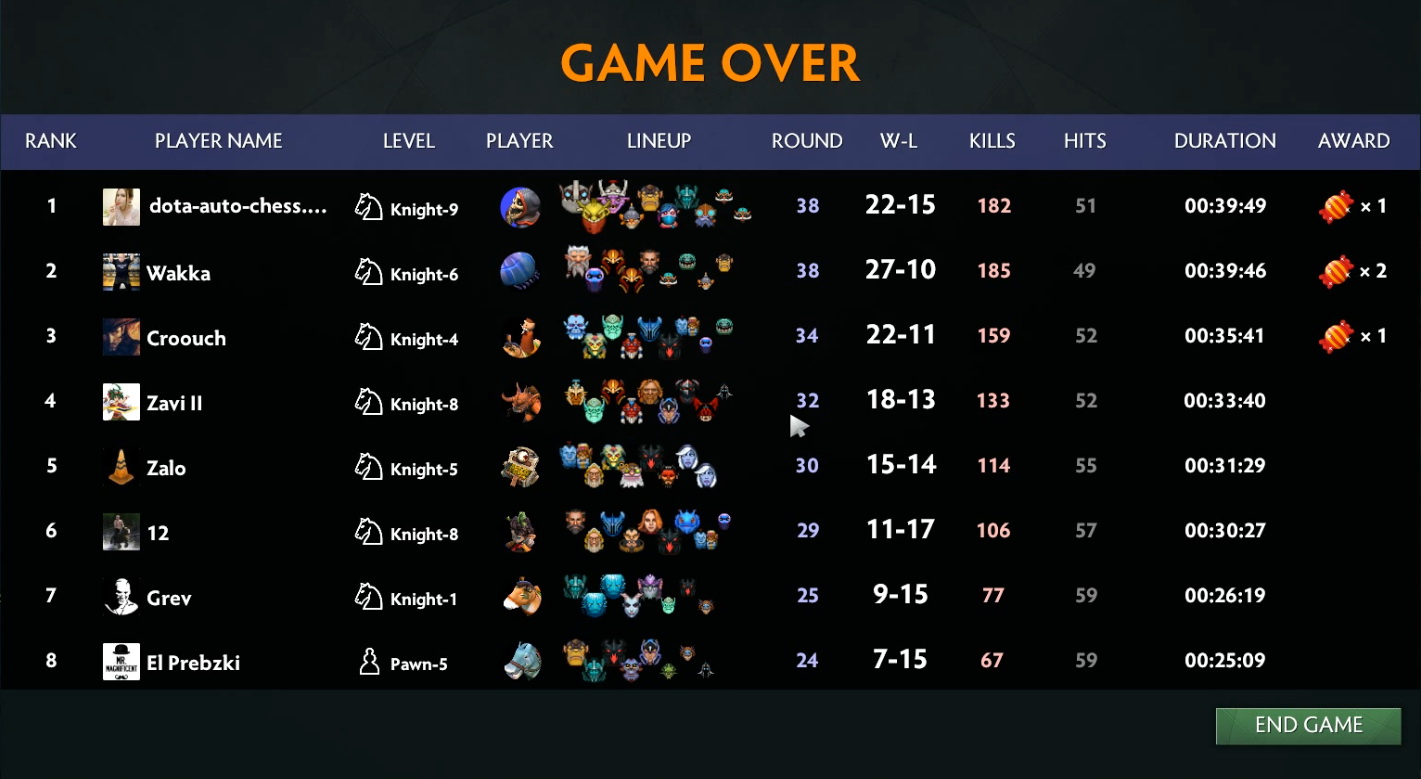The width and height of the screenshot is (1421, 779).
Task: Select Grev's horse courier icon
Action: [521, 596]
